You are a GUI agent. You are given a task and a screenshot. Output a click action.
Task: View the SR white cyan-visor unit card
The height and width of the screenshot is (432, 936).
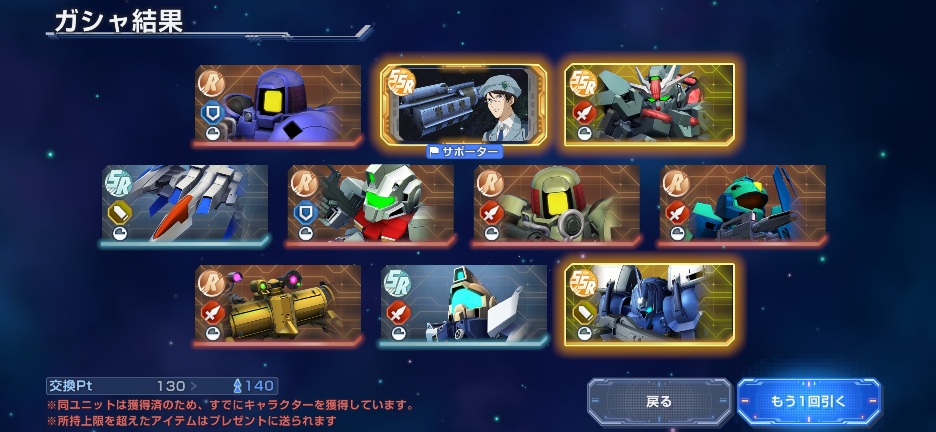tap(464, 304)
